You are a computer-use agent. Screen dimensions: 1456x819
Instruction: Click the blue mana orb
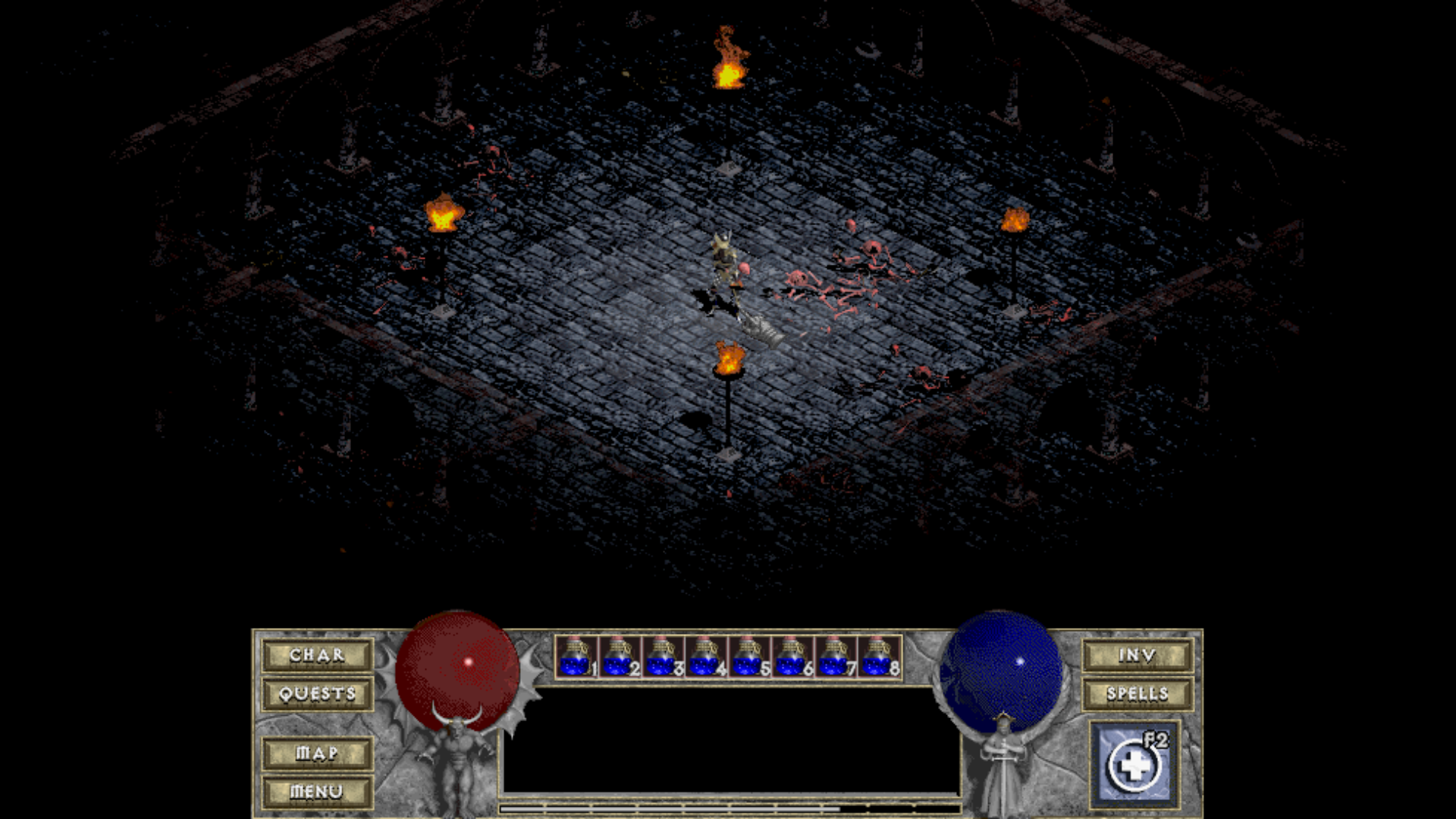pyautogui.click(x=1001, y=667)
